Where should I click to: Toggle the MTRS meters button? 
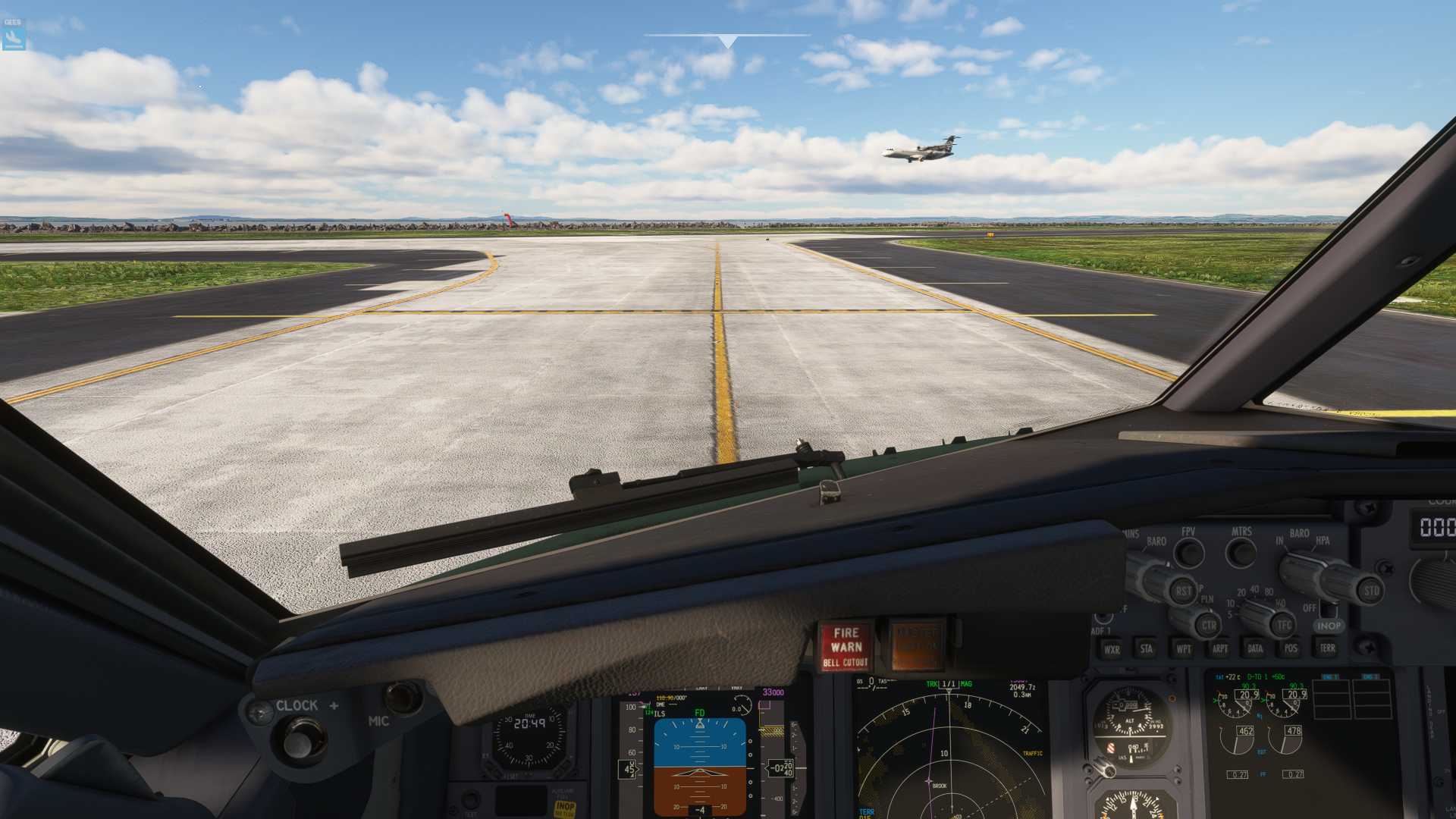click(x=1241, y=553)
